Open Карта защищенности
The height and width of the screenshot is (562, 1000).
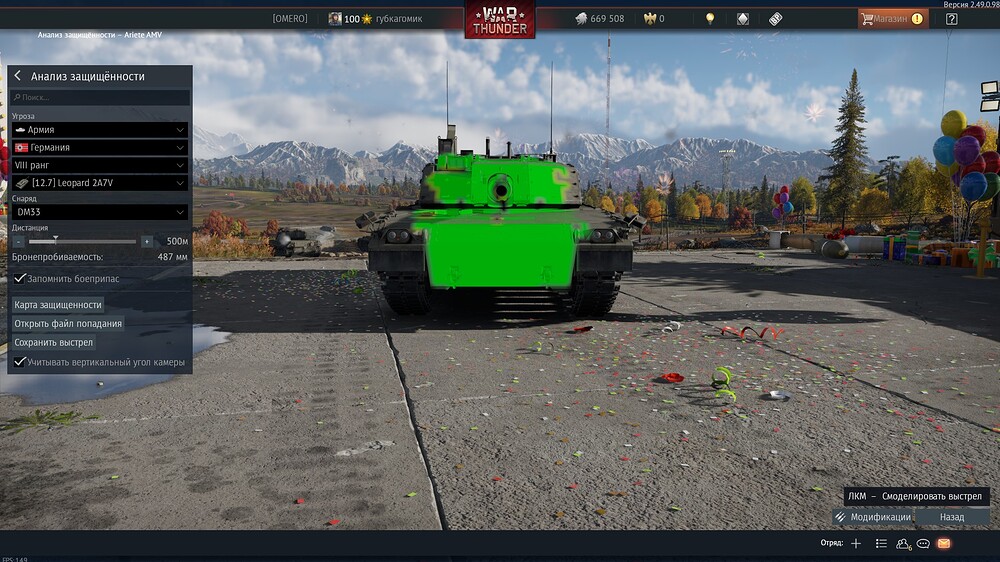(58, 305)
